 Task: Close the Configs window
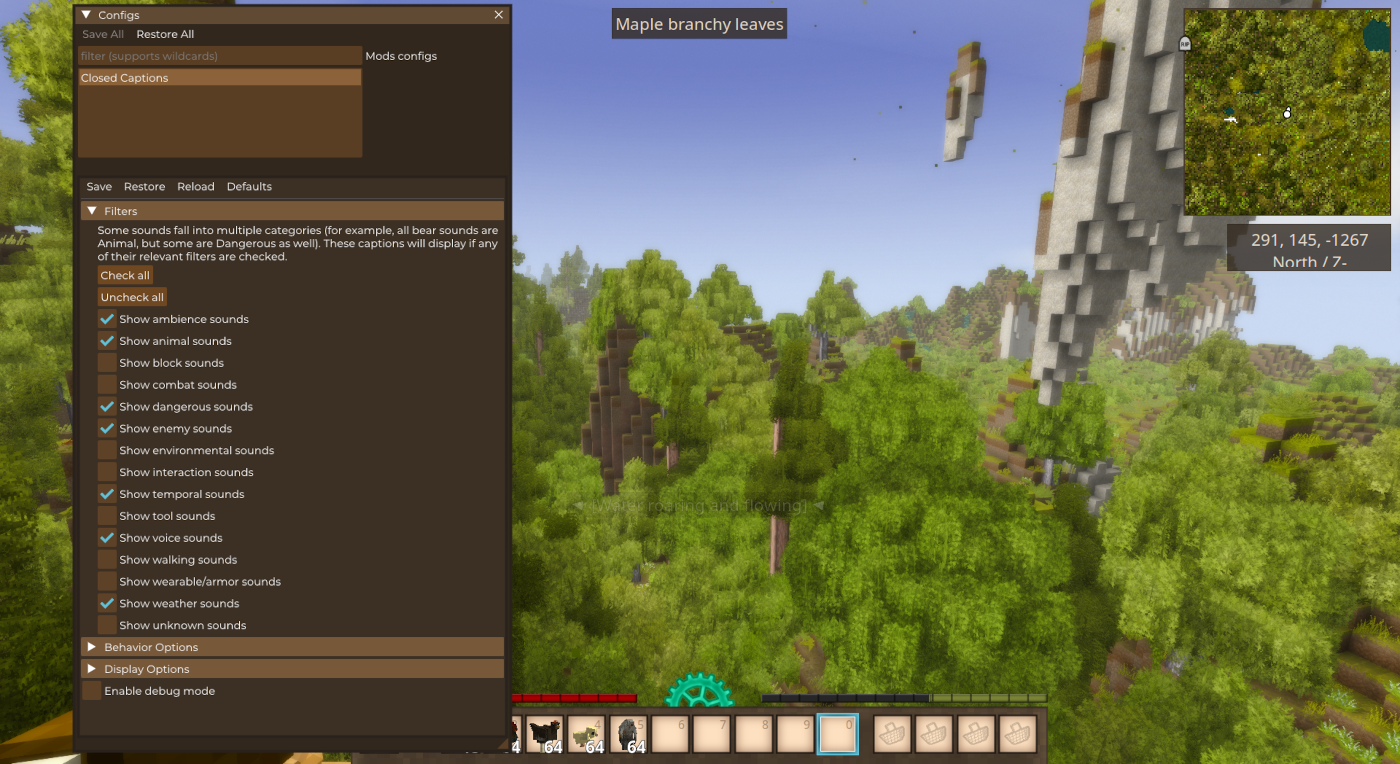tap(499, 15)
